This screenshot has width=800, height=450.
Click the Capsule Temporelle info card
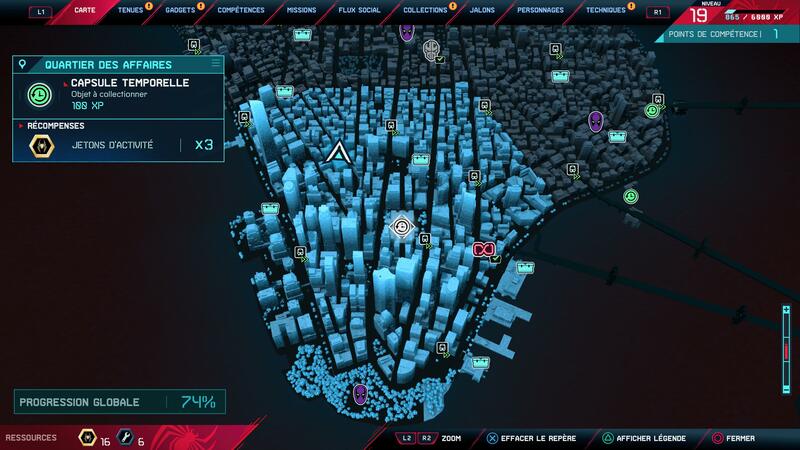tap(118, 95)
